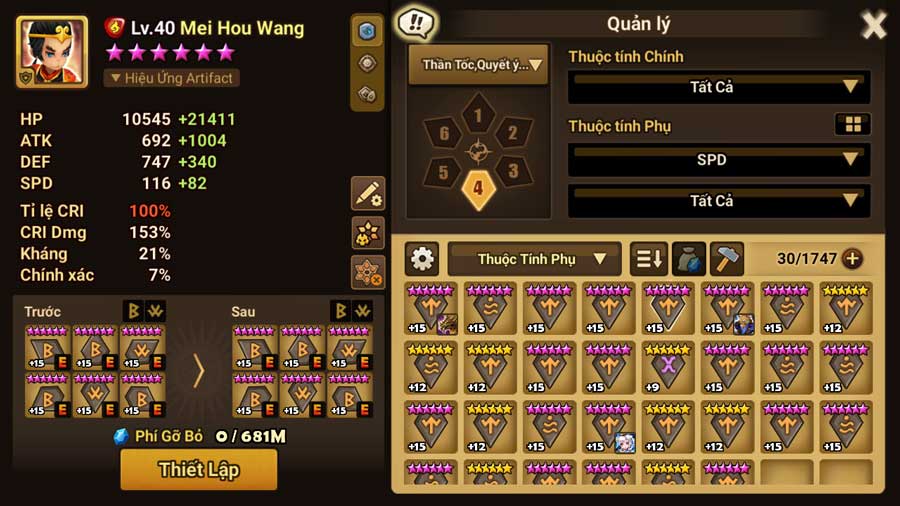900x506 pixels.
Task: Click the hammer icon button
Action: pyautogui.click(x=727, y=259)
